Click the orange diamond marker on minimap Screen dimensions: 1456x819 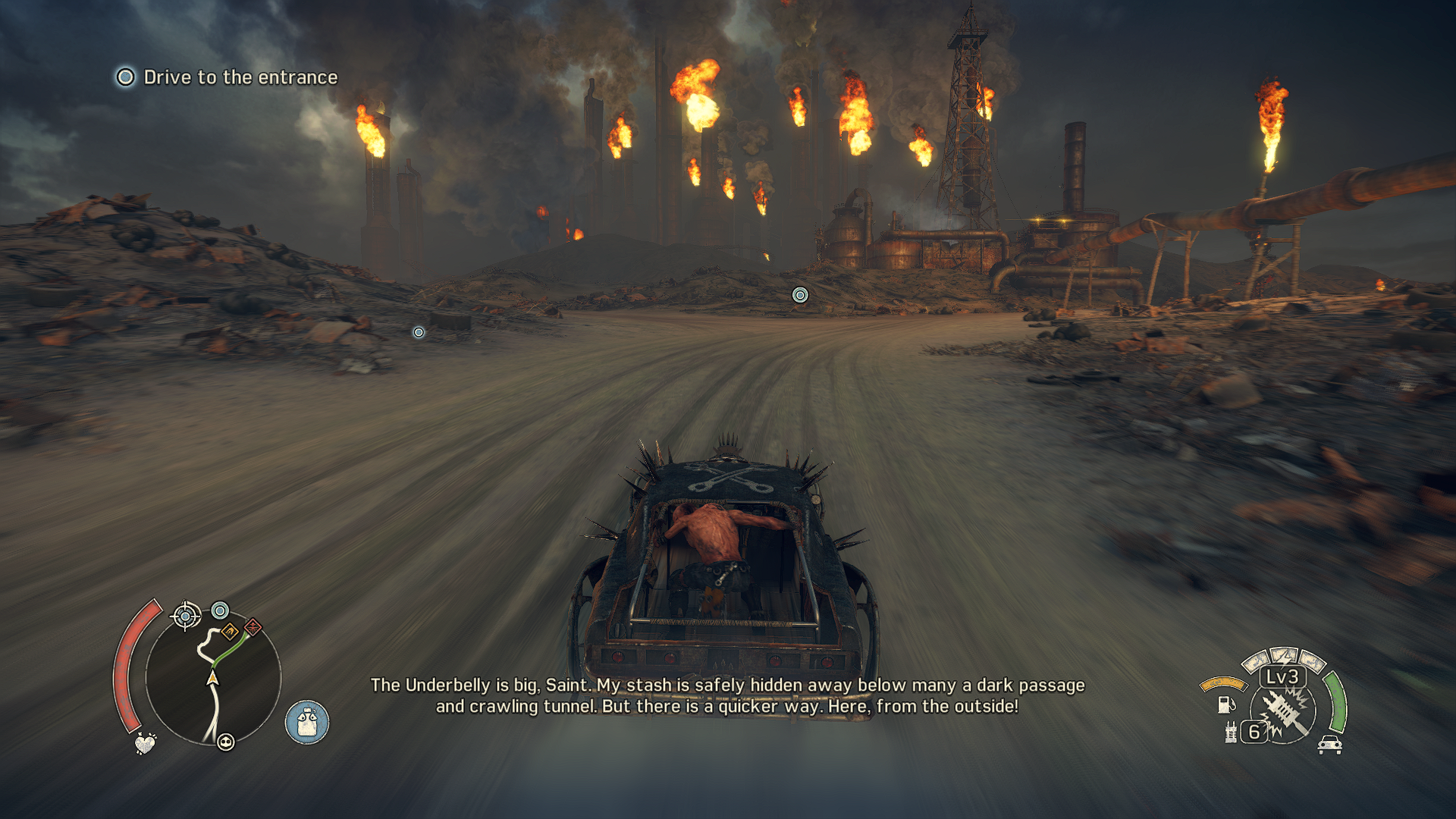click(x=230, y=631)
